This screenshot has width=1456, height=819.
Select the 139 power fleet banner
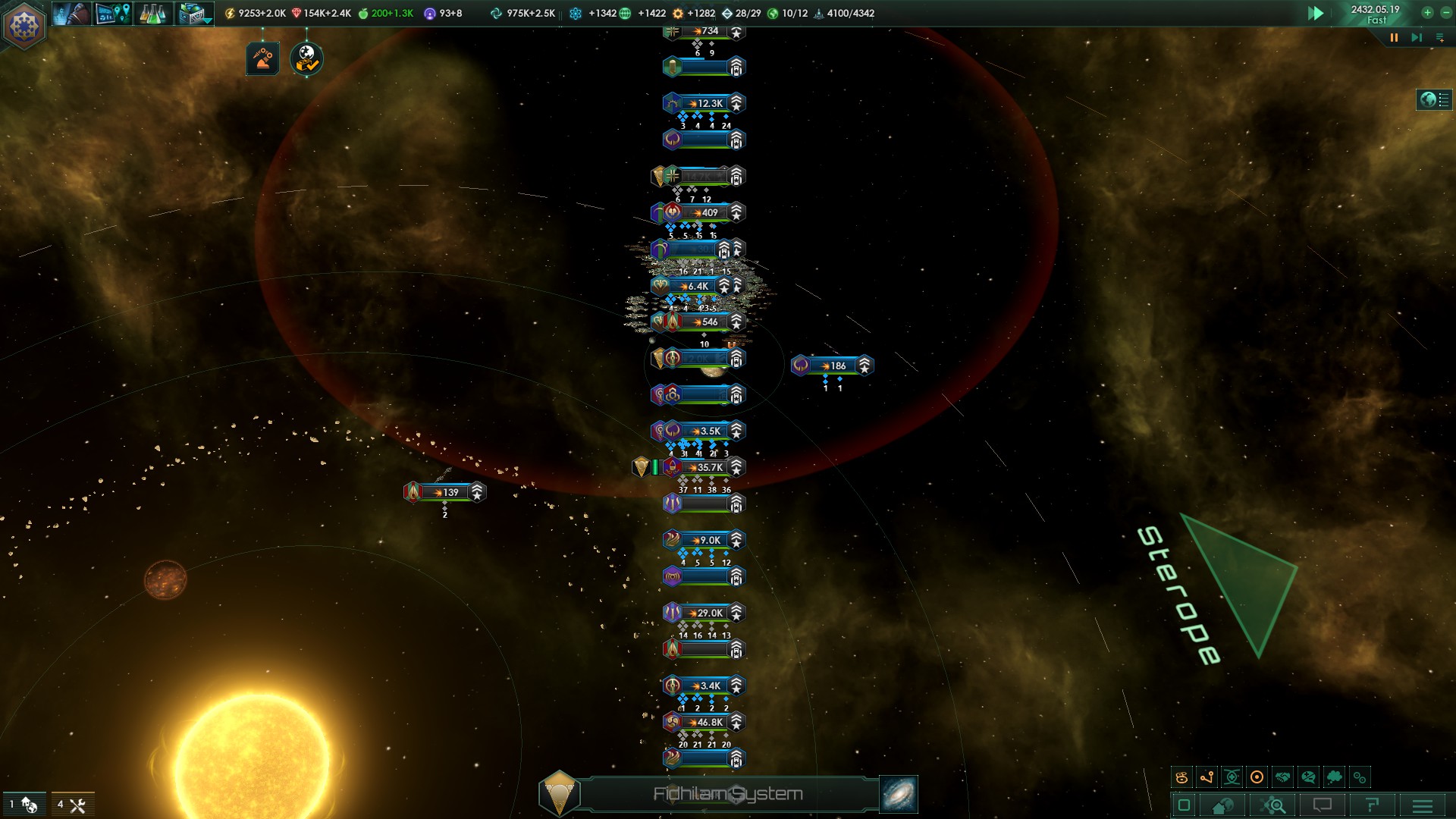445,492
